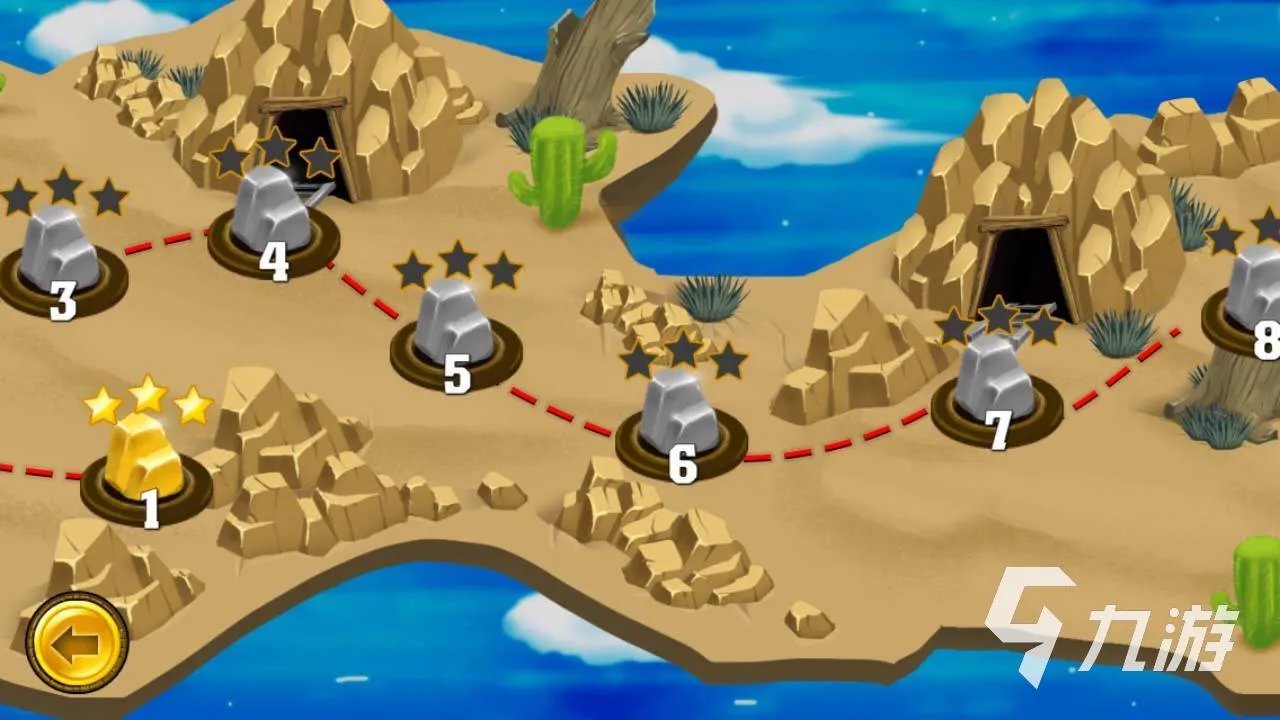Go back with the yellow arrow button
1280x720 pixels.
click(x=77, y=642)
